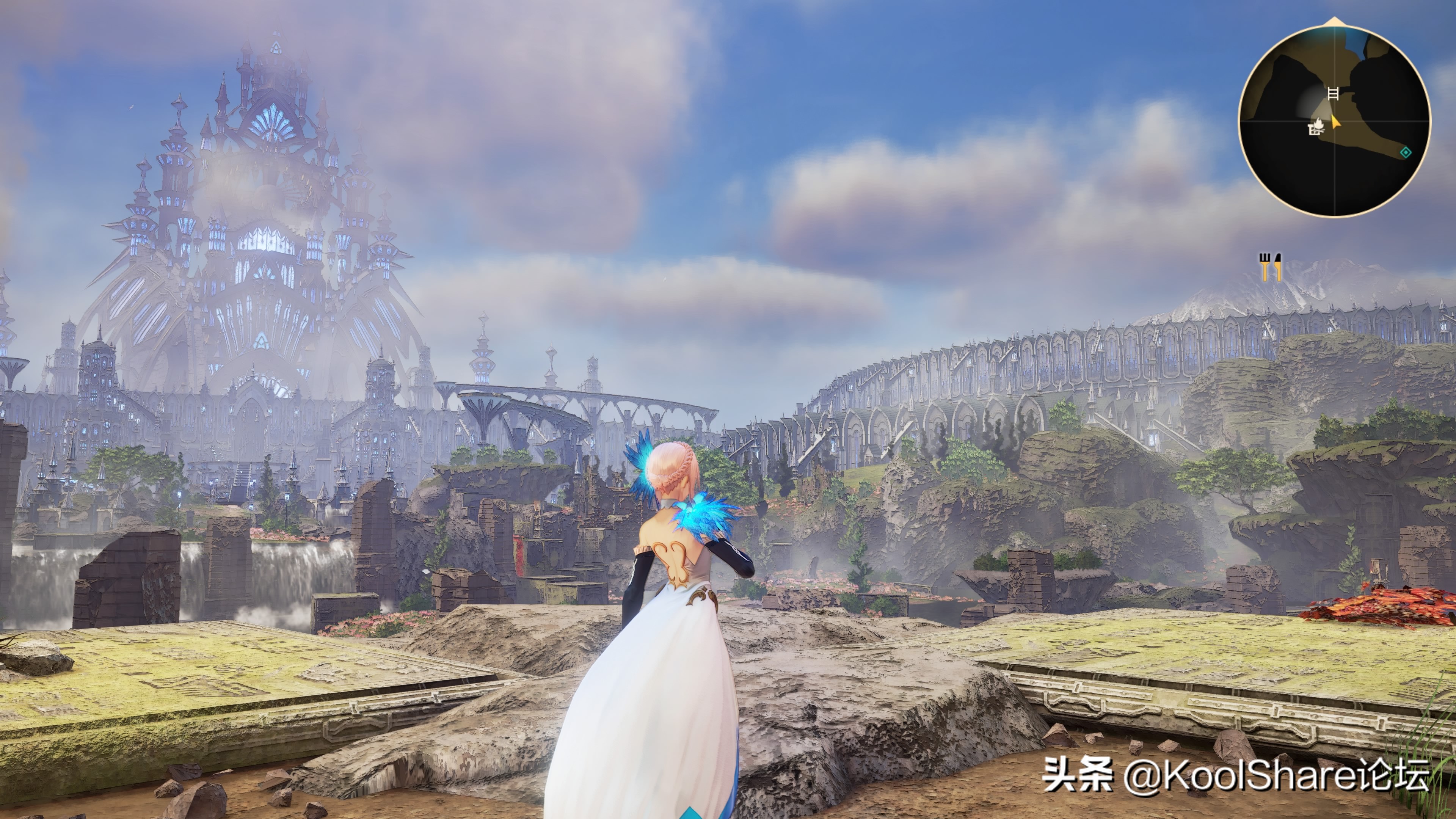Image resolution: width=1456 pixels, height=819 pixels.
Task: Click the teal diamond marker on the minimap
Action: pyautogui.click(x=1405, y=152)
